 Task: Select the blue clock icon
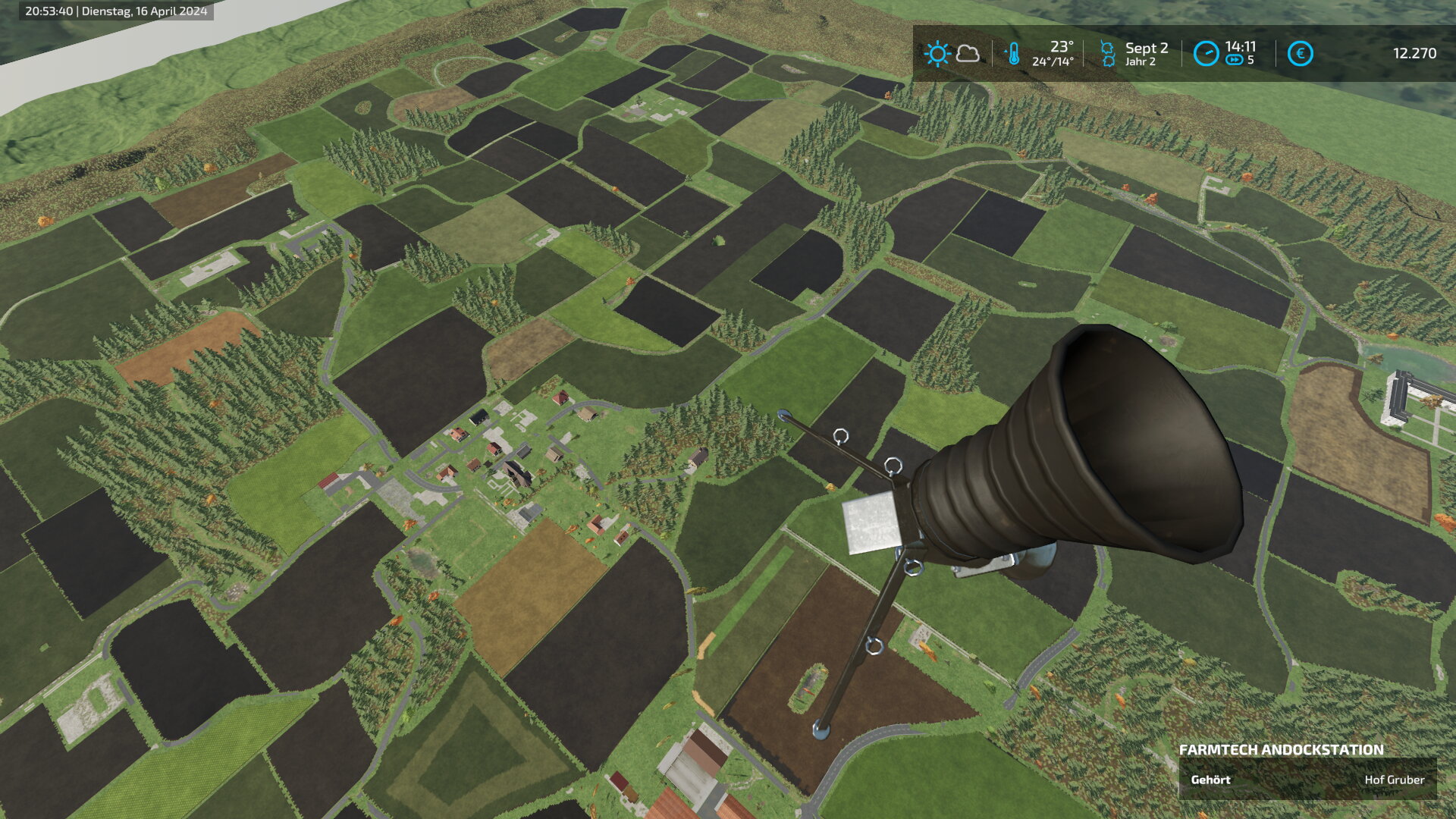[x=1206, y=54]
